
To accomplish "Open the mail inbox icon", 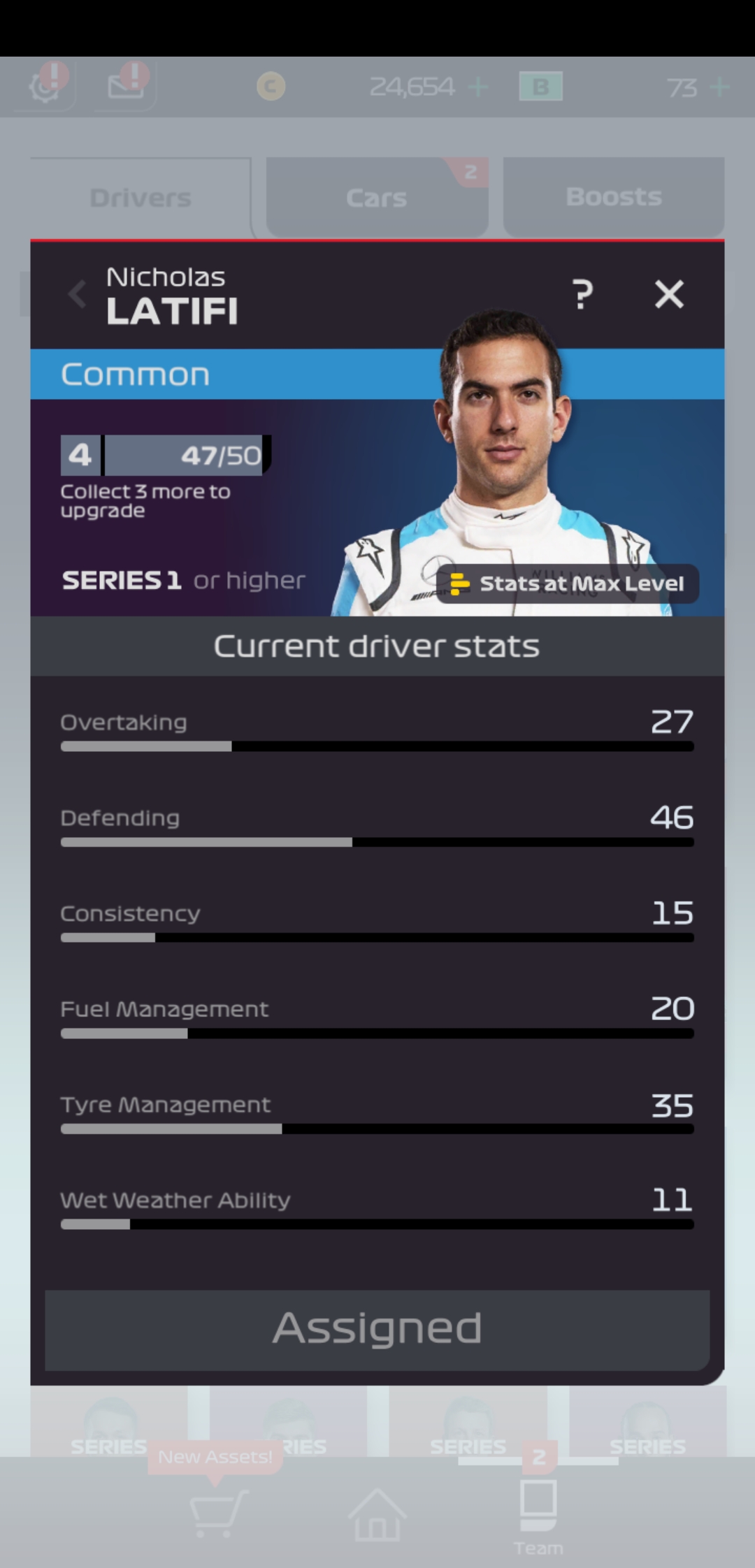I will pyautogui.click(x=126, y=87).
